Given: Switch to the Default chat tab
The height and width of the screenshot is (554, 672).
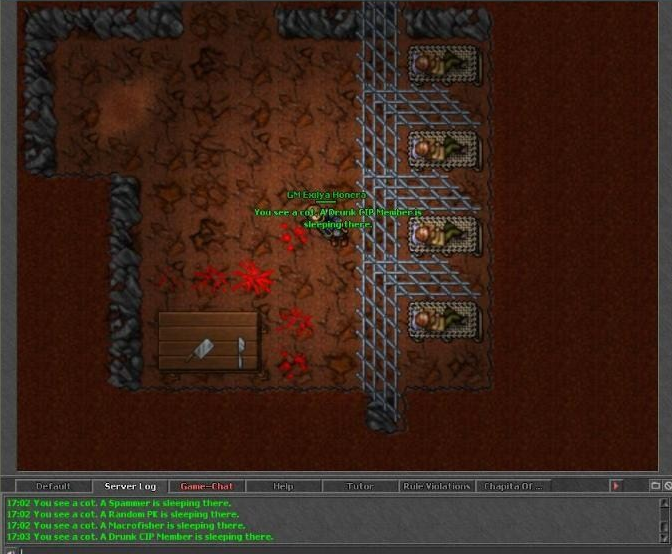Looking at the screenshot, I should (53, 486).
